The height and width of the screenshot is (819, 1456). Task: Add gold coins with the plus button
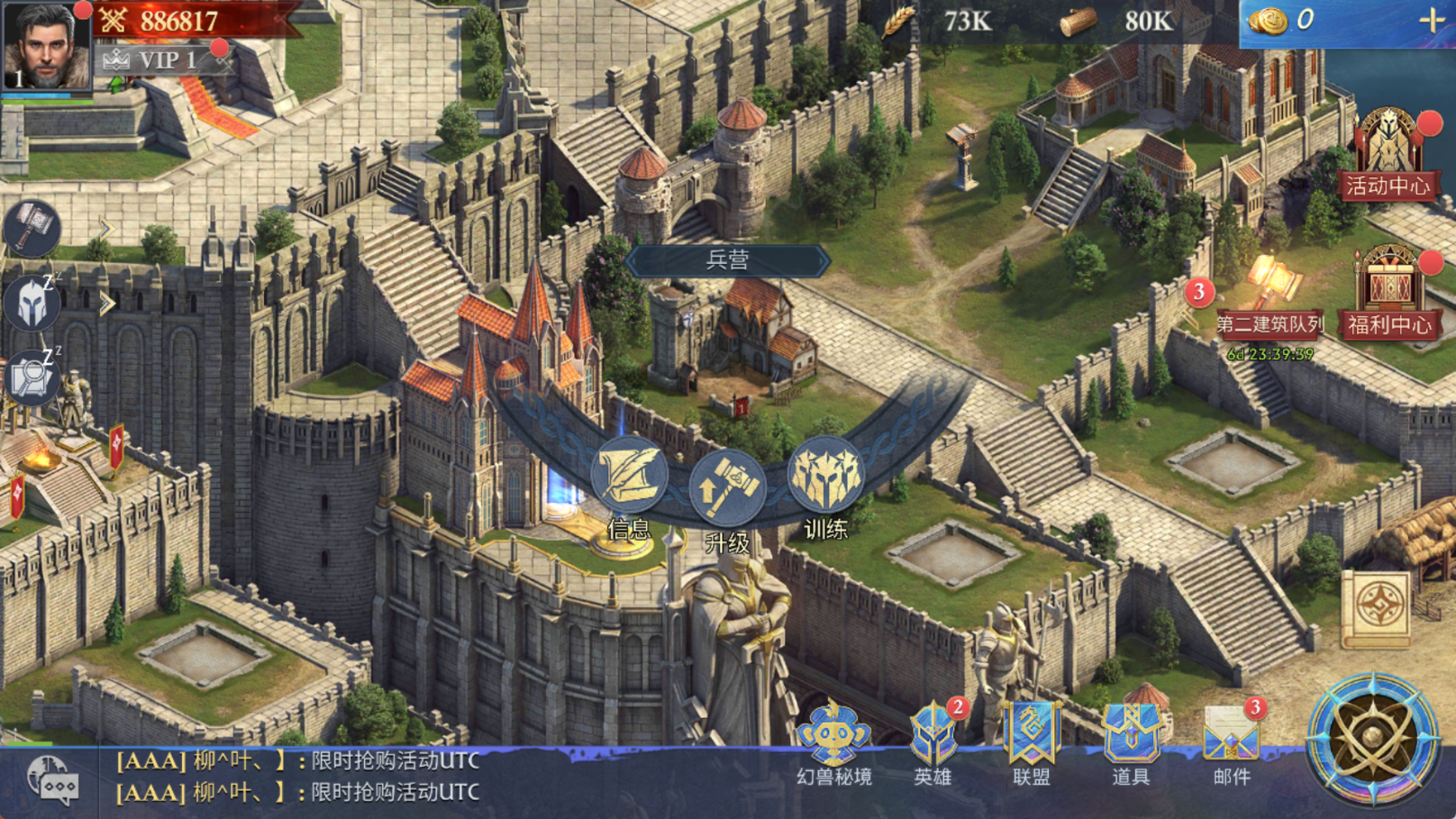click(x=1431, y=21)
